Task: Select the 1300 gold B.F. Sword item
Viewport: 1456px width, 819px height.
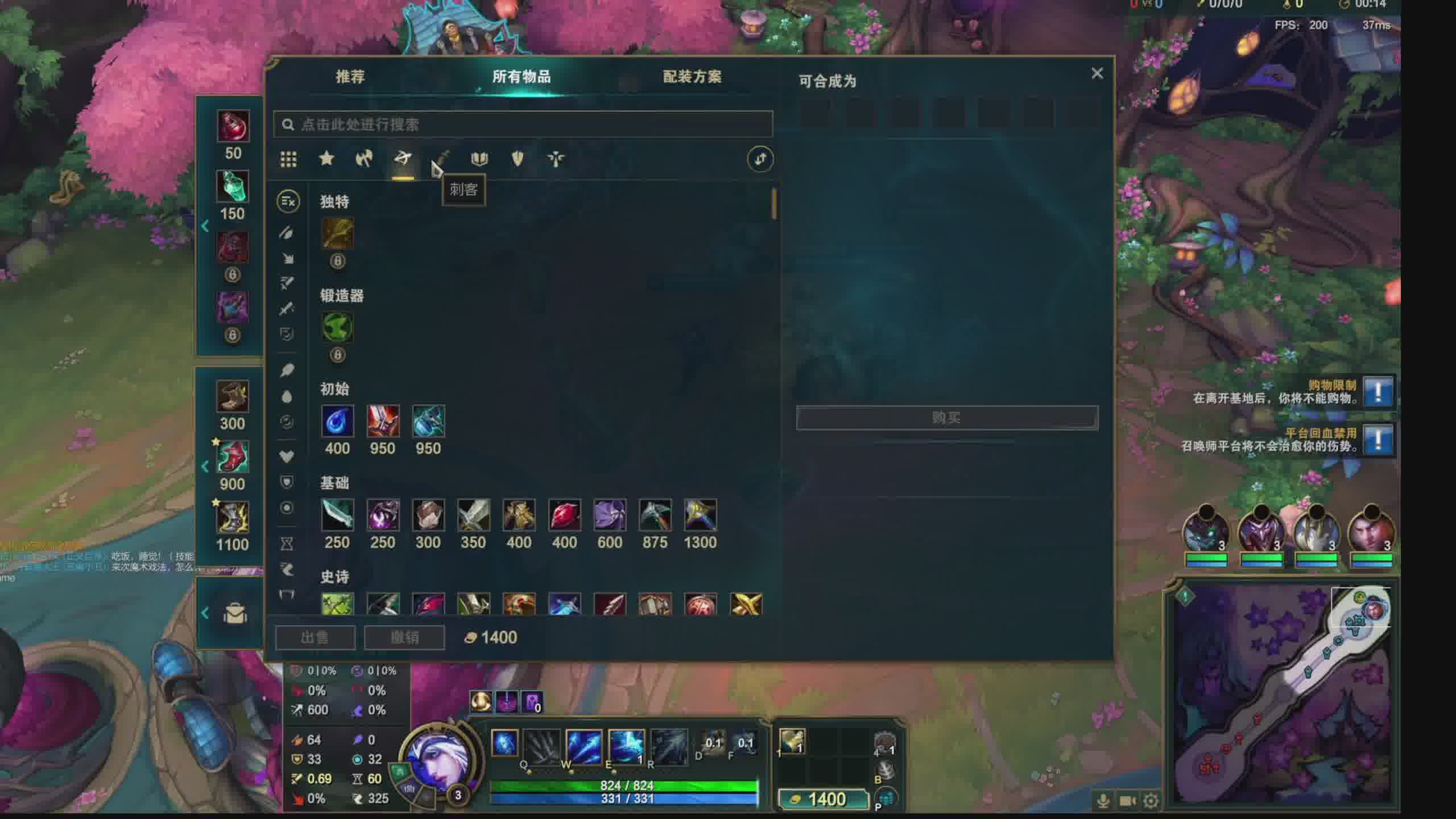Action: [x=700, y=515]
